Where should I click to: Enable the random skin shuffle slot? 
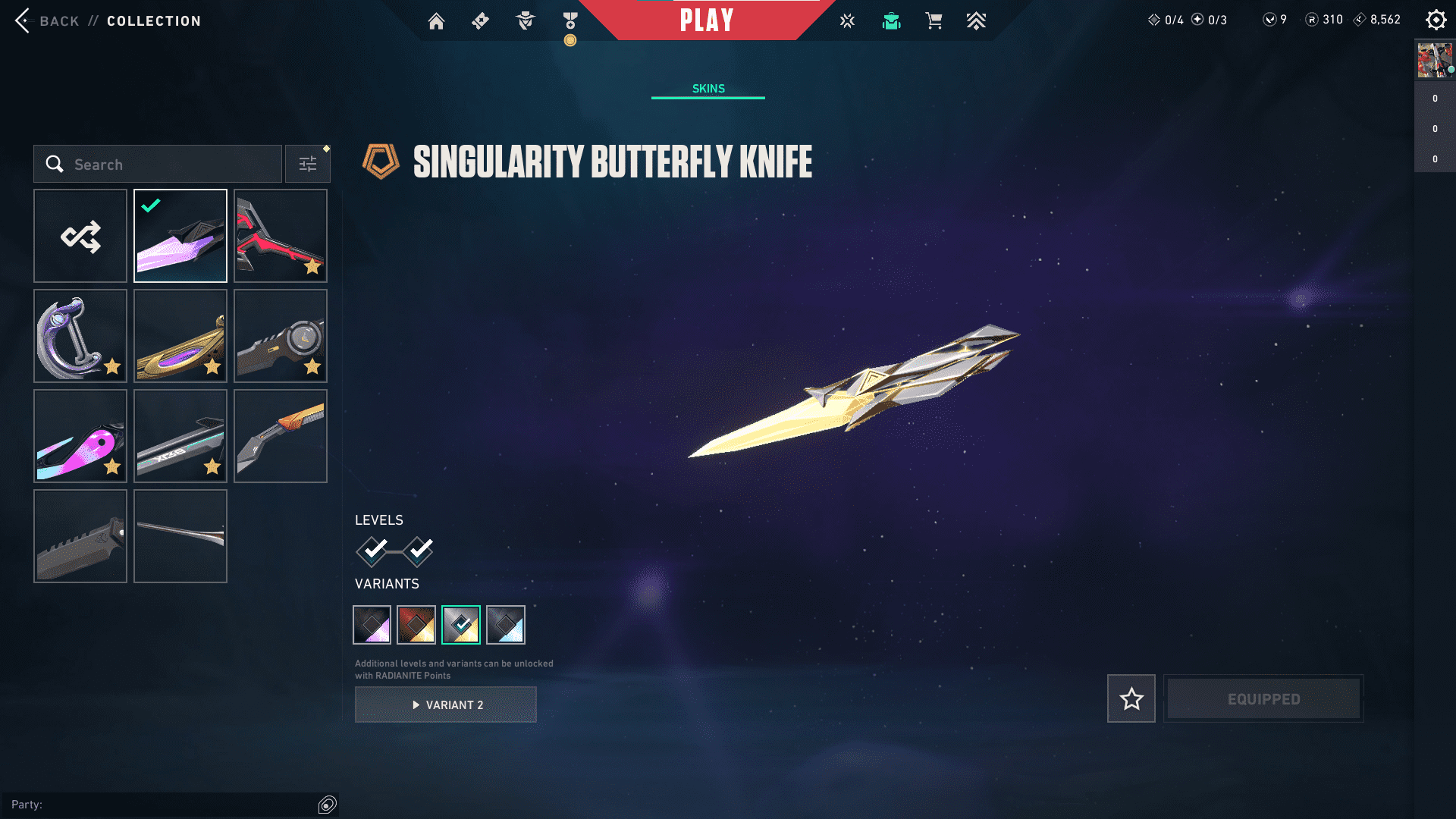80,236
